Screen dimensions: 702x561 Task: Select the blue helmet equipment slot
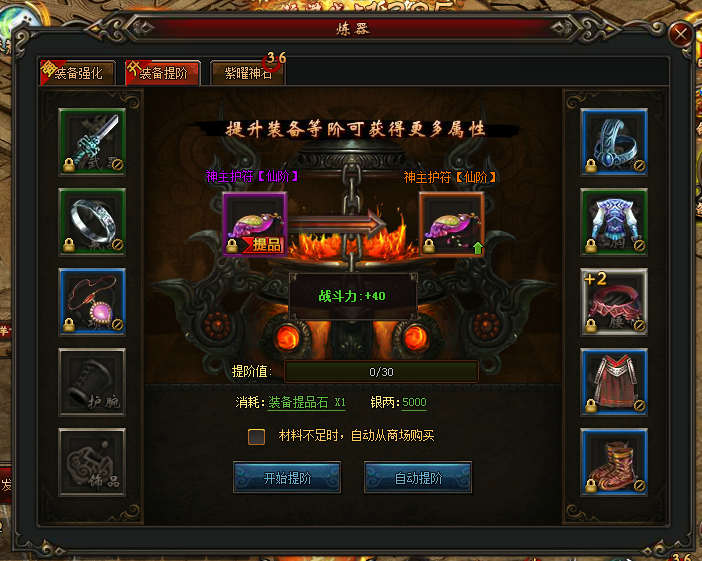tap(614, 142)
